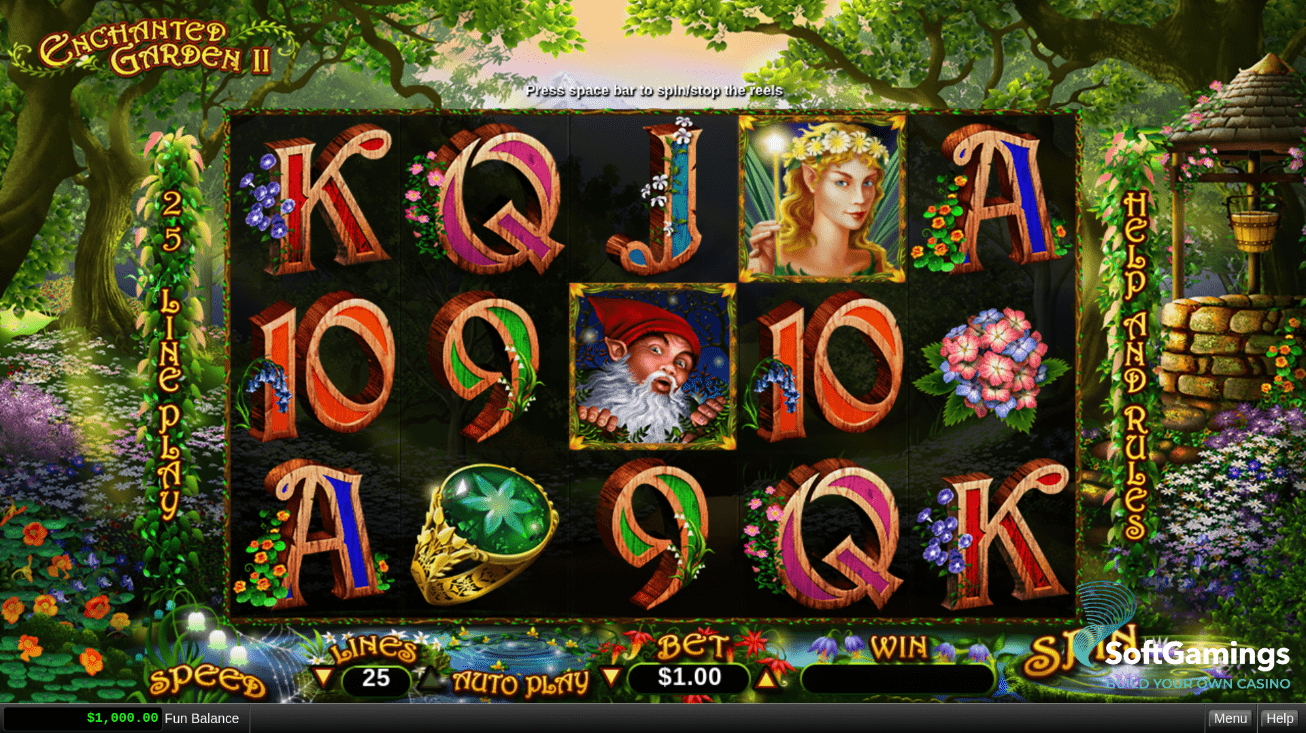This screenshot has height=733, width=1306.
Task: Increase the number of lines
Action: [x=429, y=678]
